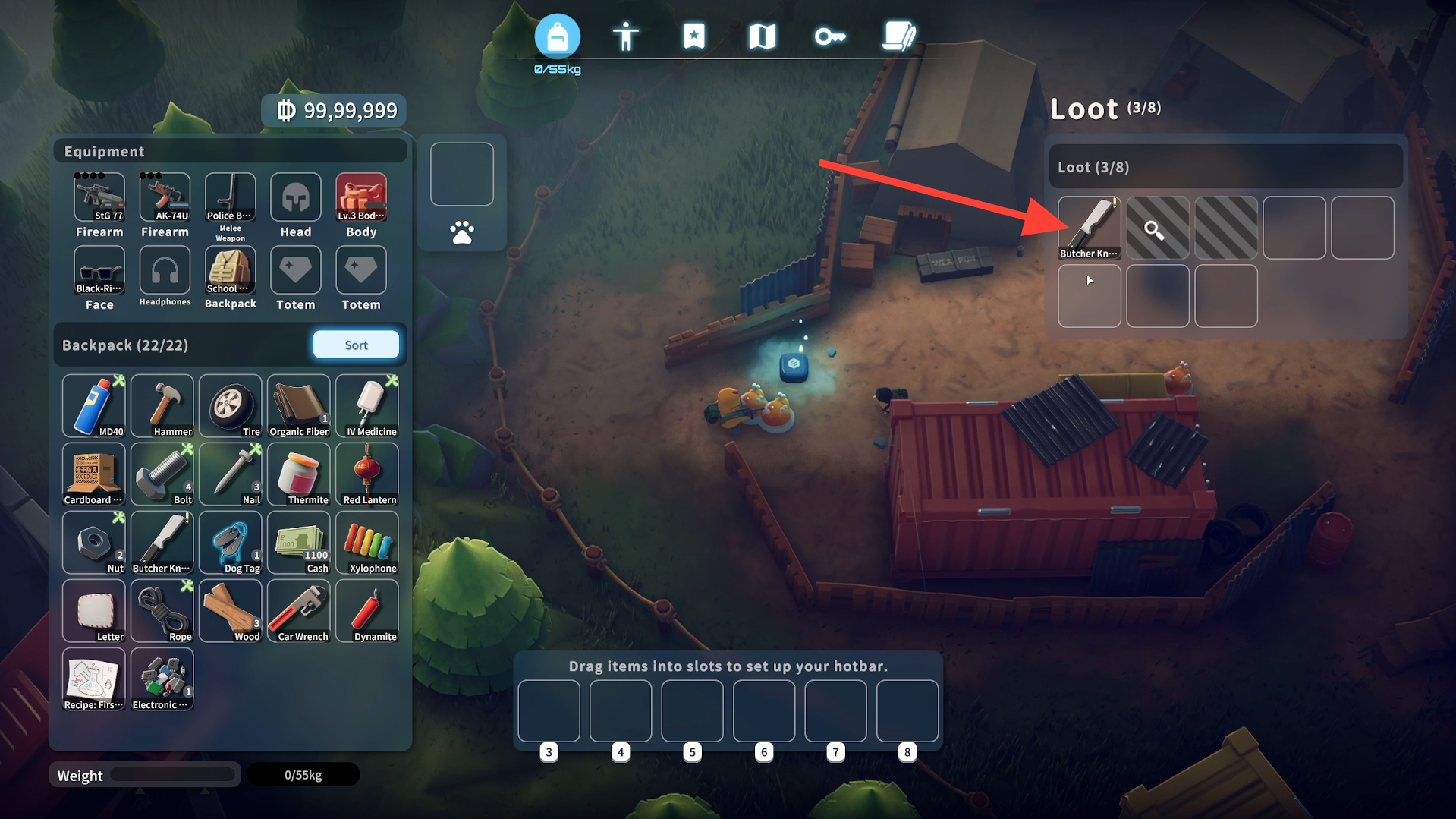Take the Butcher Knife from loot
This screenshot has height=819, width=1456.
(x=1089, y=227)
